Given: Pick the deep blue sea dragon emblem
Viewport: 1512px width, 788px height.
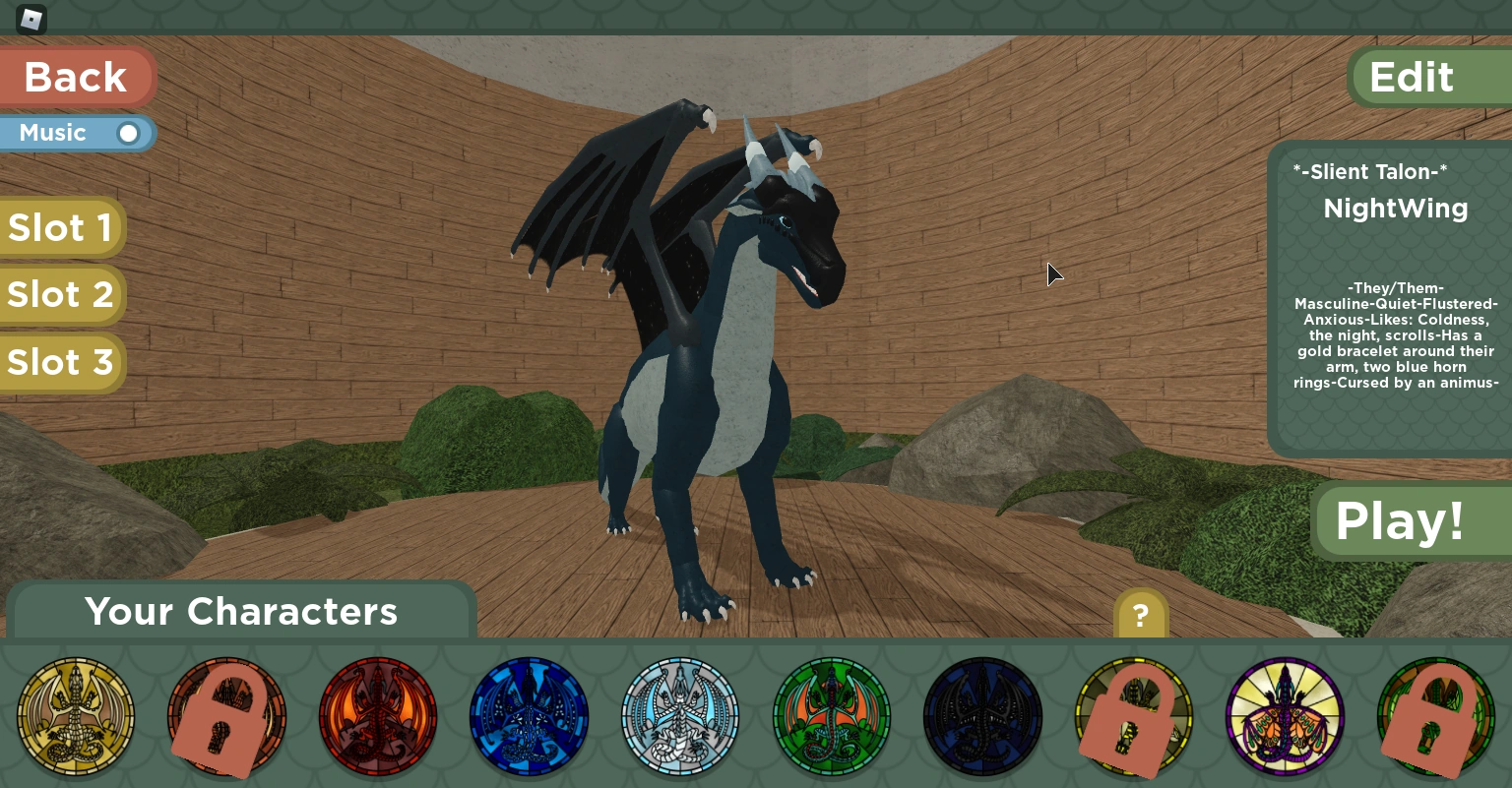Looking at the screenshot, I should pos(530,716).
